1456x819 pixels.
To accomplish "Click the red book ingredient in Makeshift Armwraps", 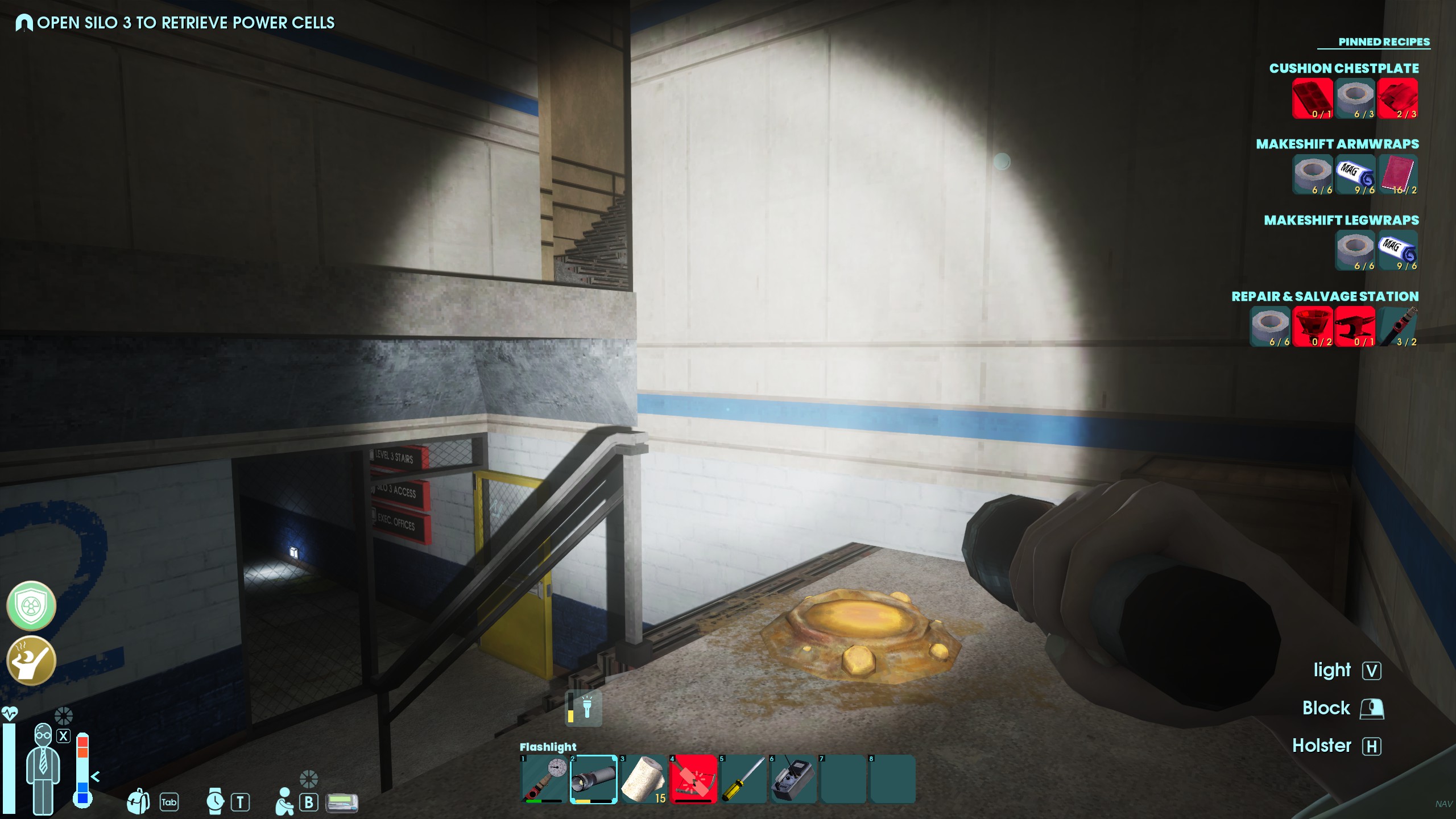I will point(1397,175).
